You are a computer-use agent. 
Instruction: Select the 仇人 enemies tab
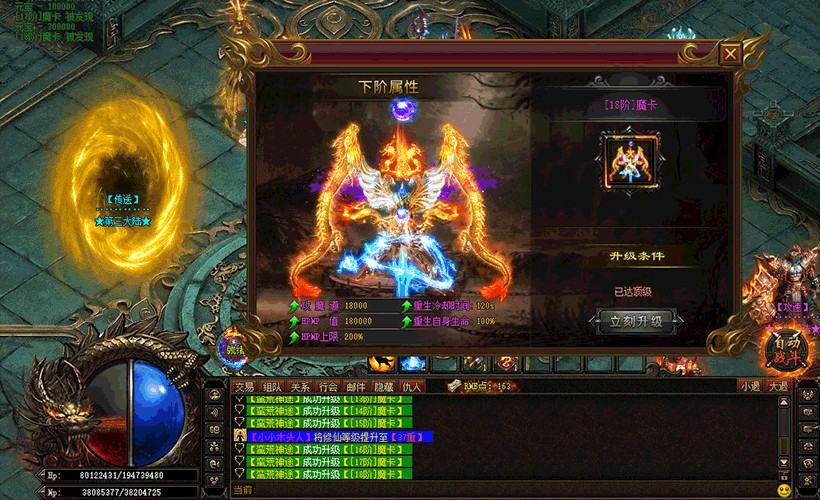[412, 386]
